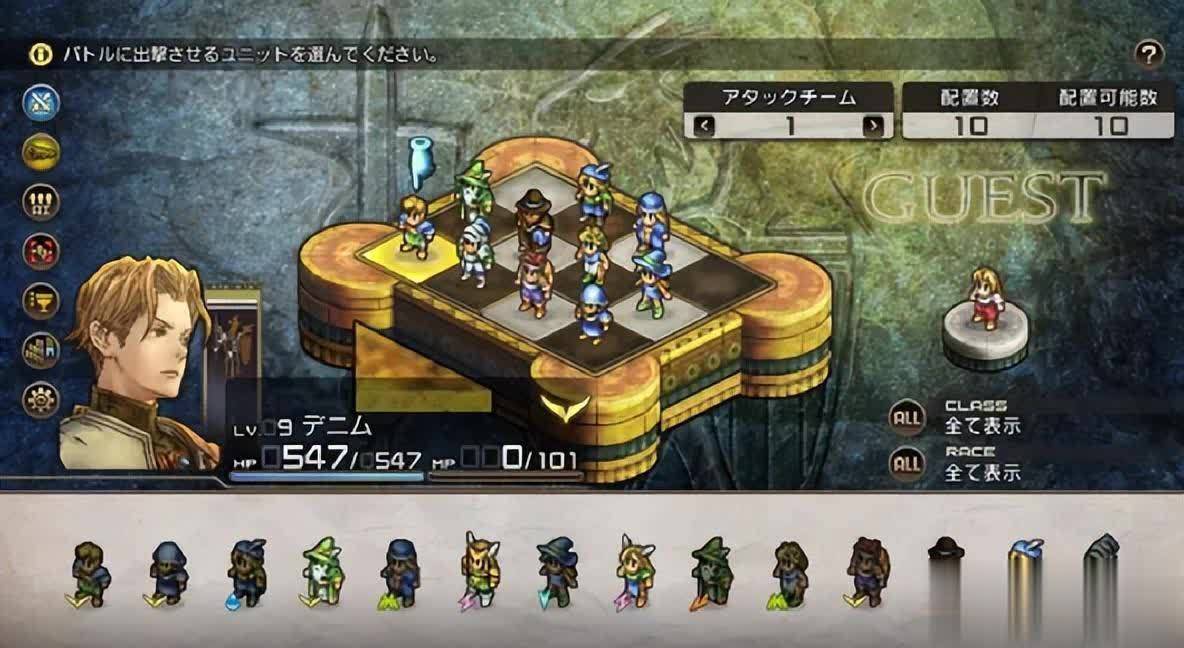1184x648 pixels.
Task: Select the red target-frame sidebar icon
Action: click(42, 251)
